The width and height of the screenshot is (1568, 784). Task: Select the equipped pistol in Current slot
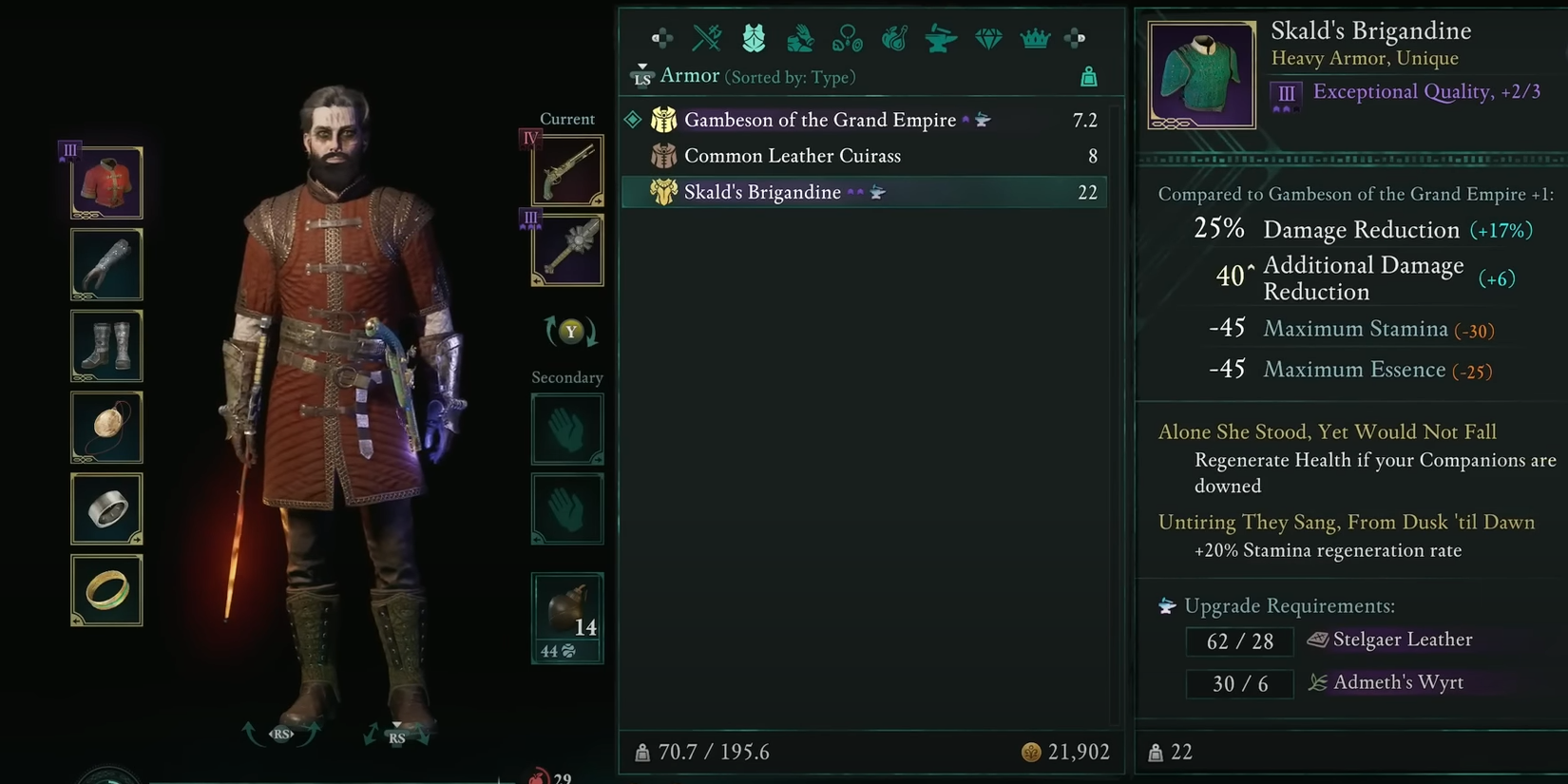point(566,171)
